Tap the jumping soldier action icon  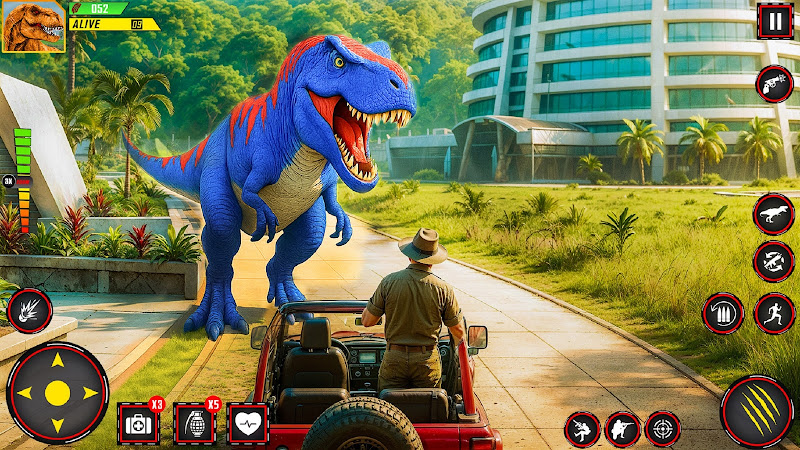[x=582, y=429]
